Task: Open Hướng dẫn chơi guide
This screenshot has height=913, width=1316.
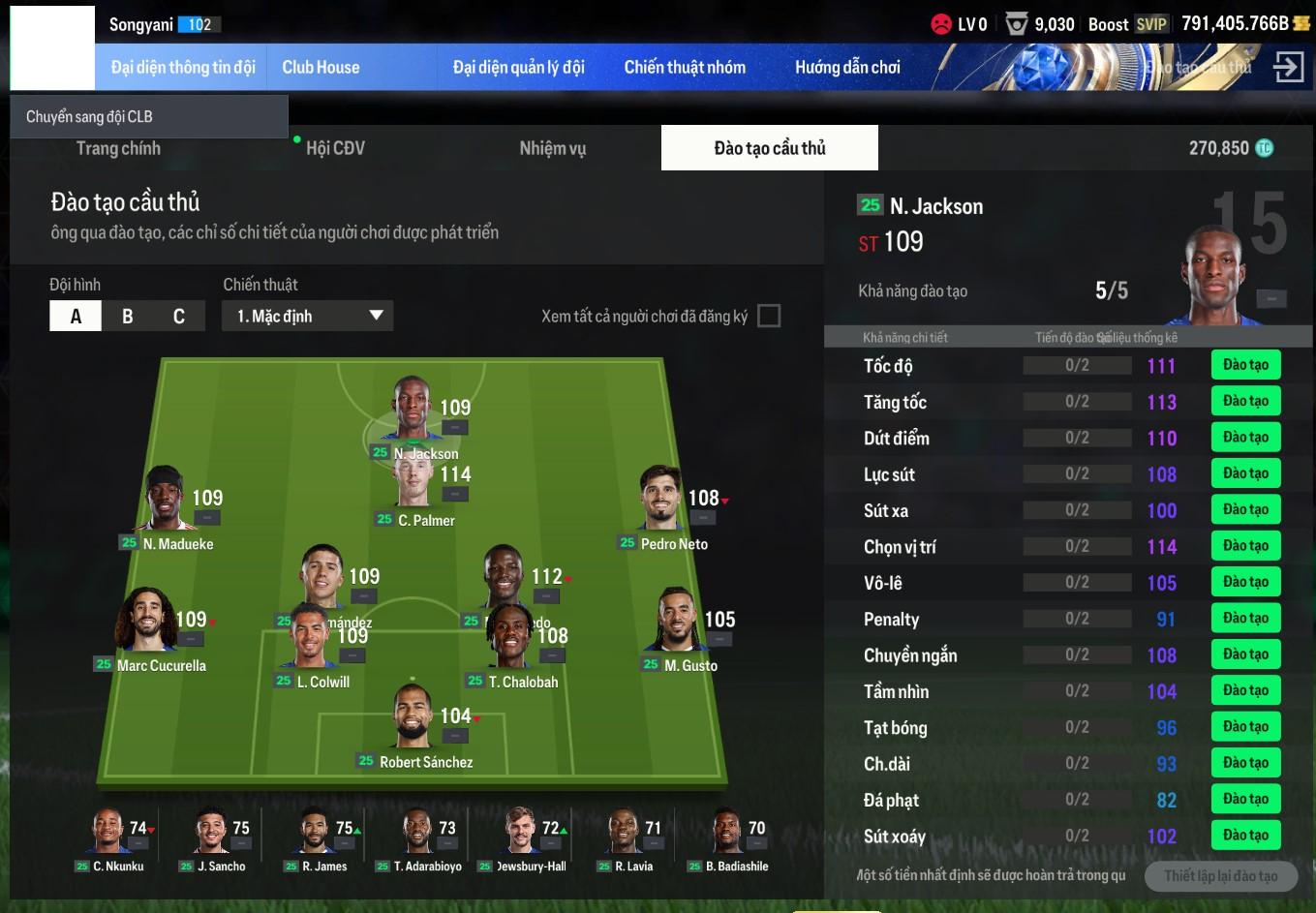Action: [847, 67]
